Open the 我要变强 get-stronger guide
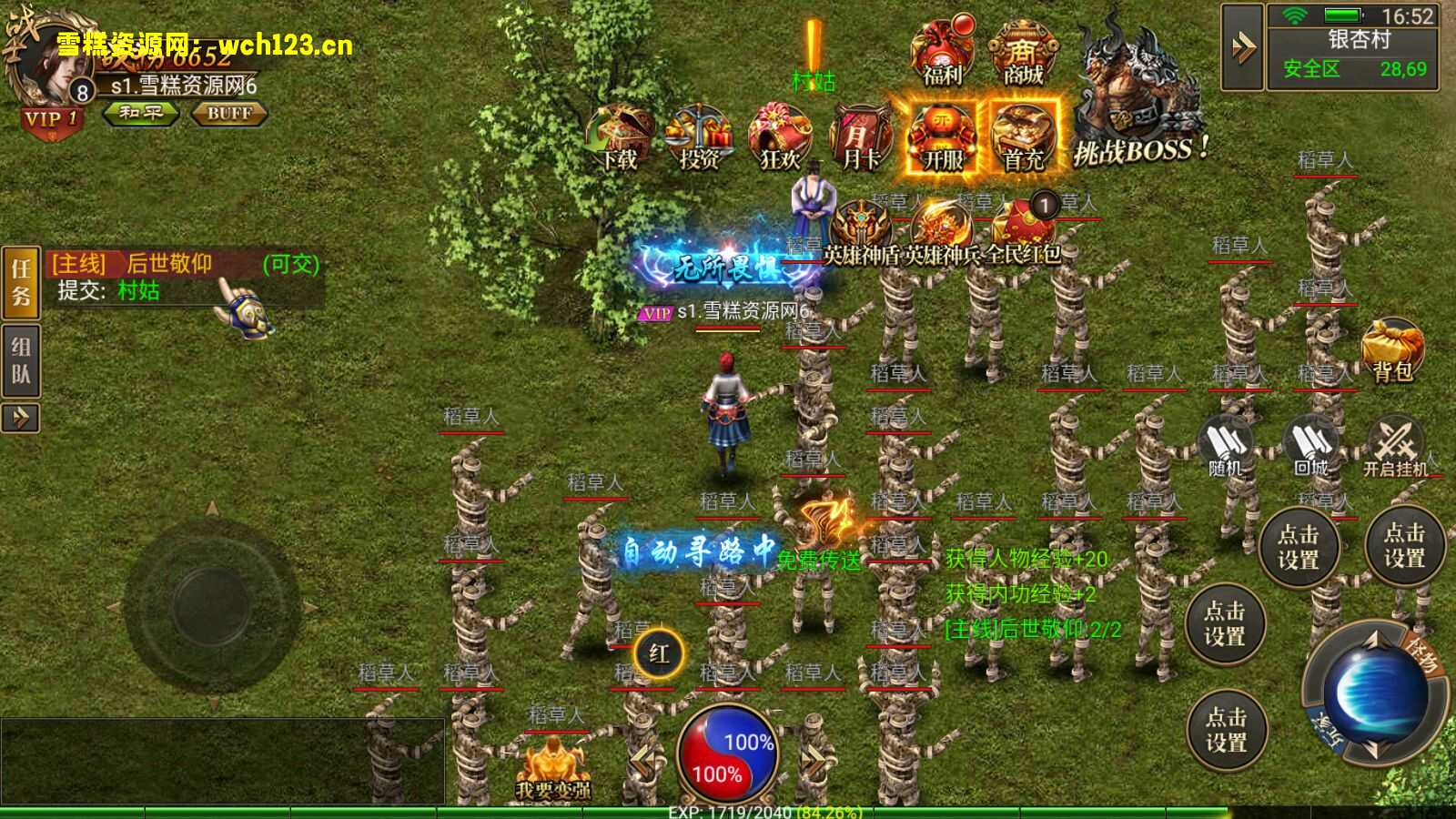1456x819 pixels. click(552, 769)
